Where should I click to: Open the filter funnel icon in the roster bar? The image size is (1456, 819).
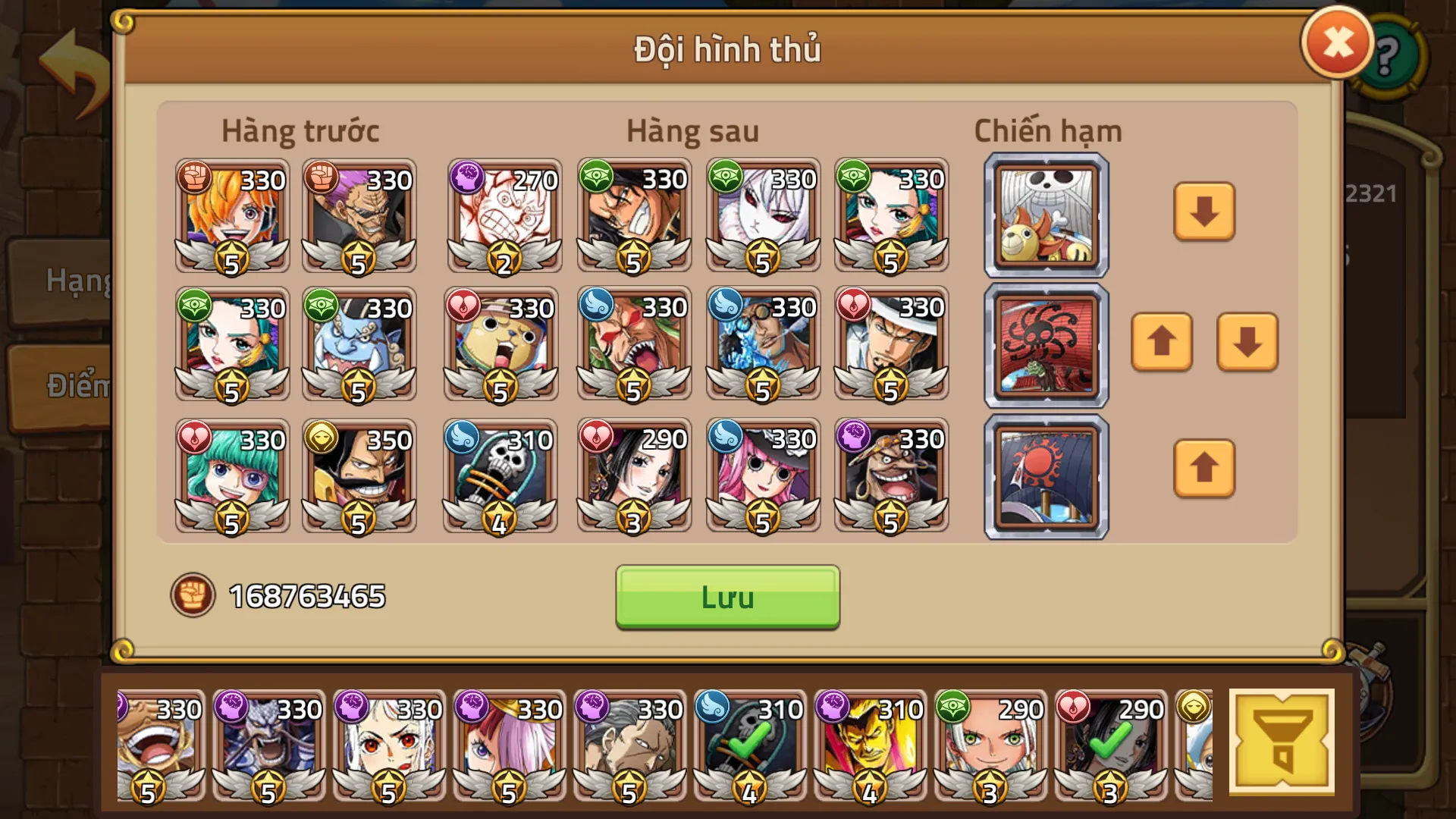pos(1283,739)
